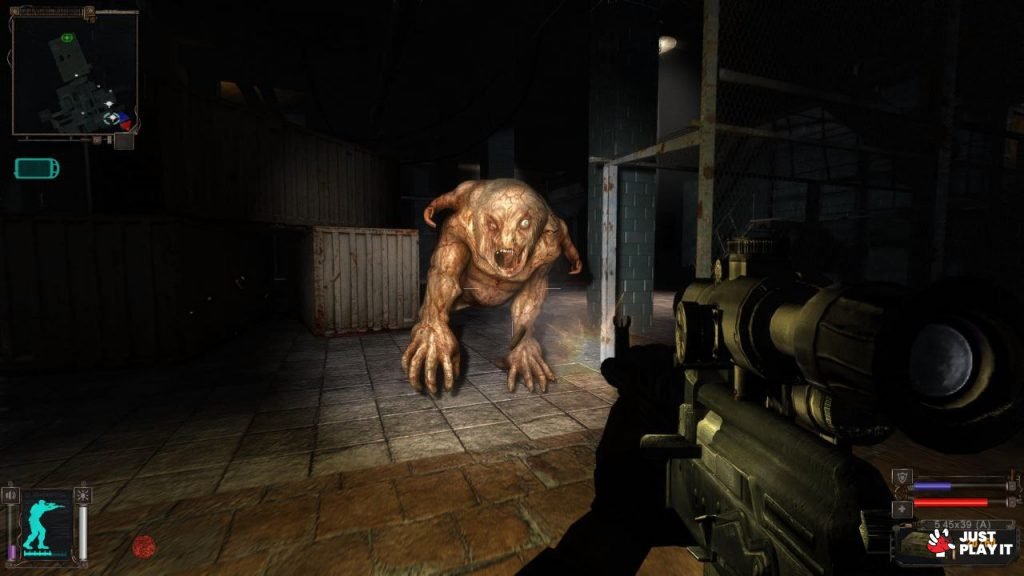Open the minimap in the corner

point(73,74)
